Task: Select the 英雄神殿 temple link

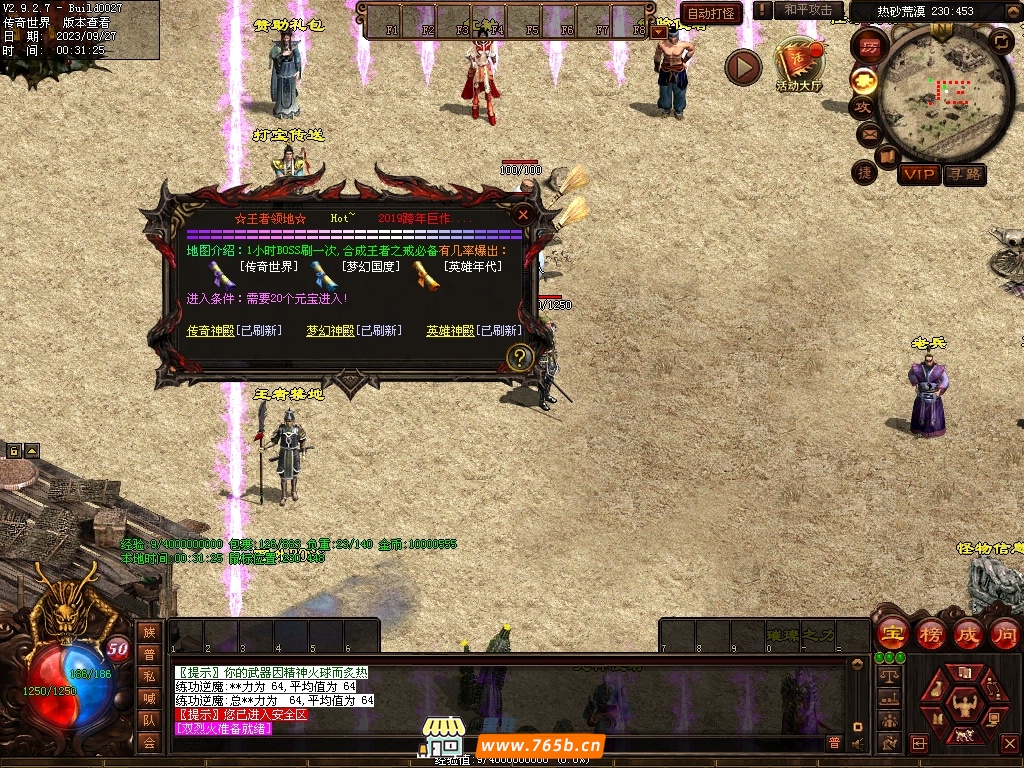Action: [450, 331]
